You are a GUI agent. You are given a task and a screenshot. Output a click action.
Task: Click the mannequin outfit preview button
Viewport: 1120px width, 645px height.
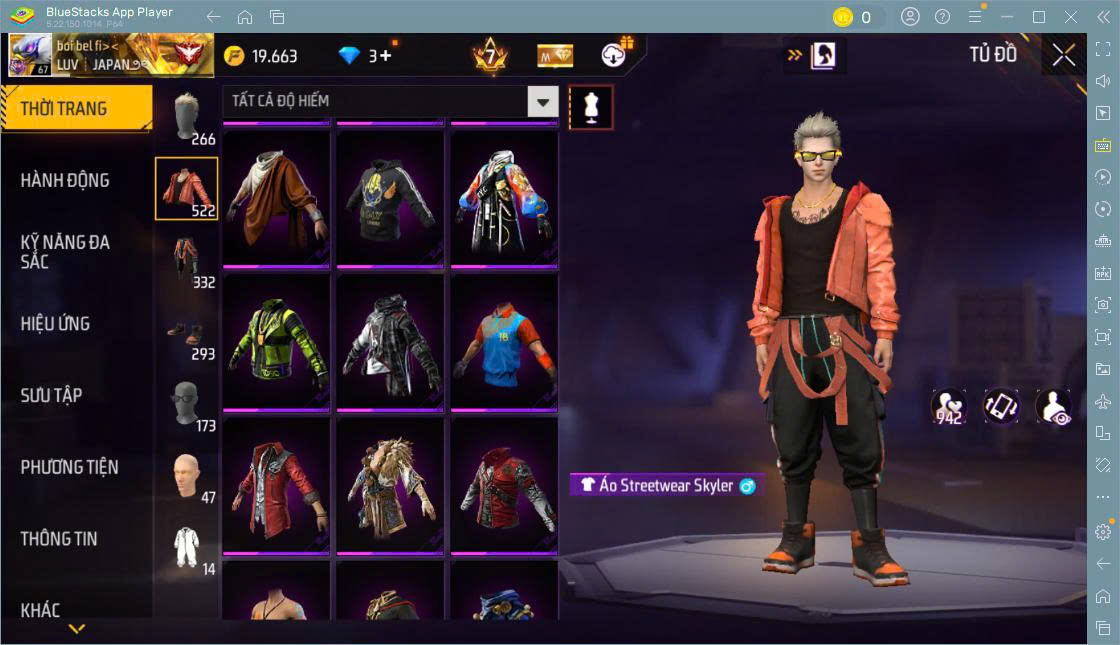pos(591,107)
